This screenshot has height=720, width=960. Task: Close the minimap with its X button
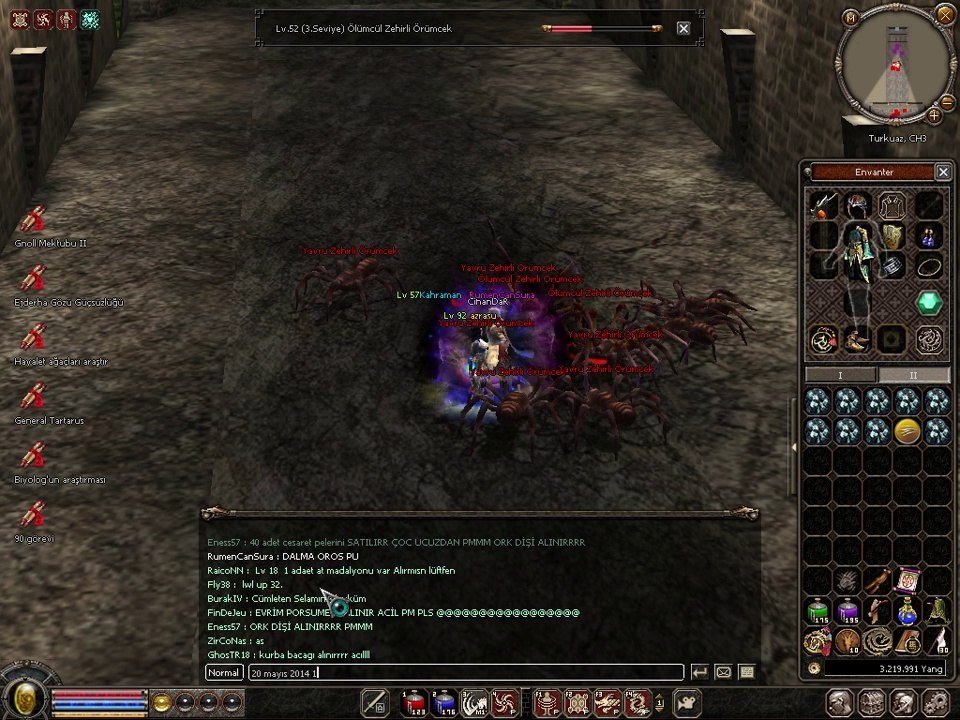(945, 14)
